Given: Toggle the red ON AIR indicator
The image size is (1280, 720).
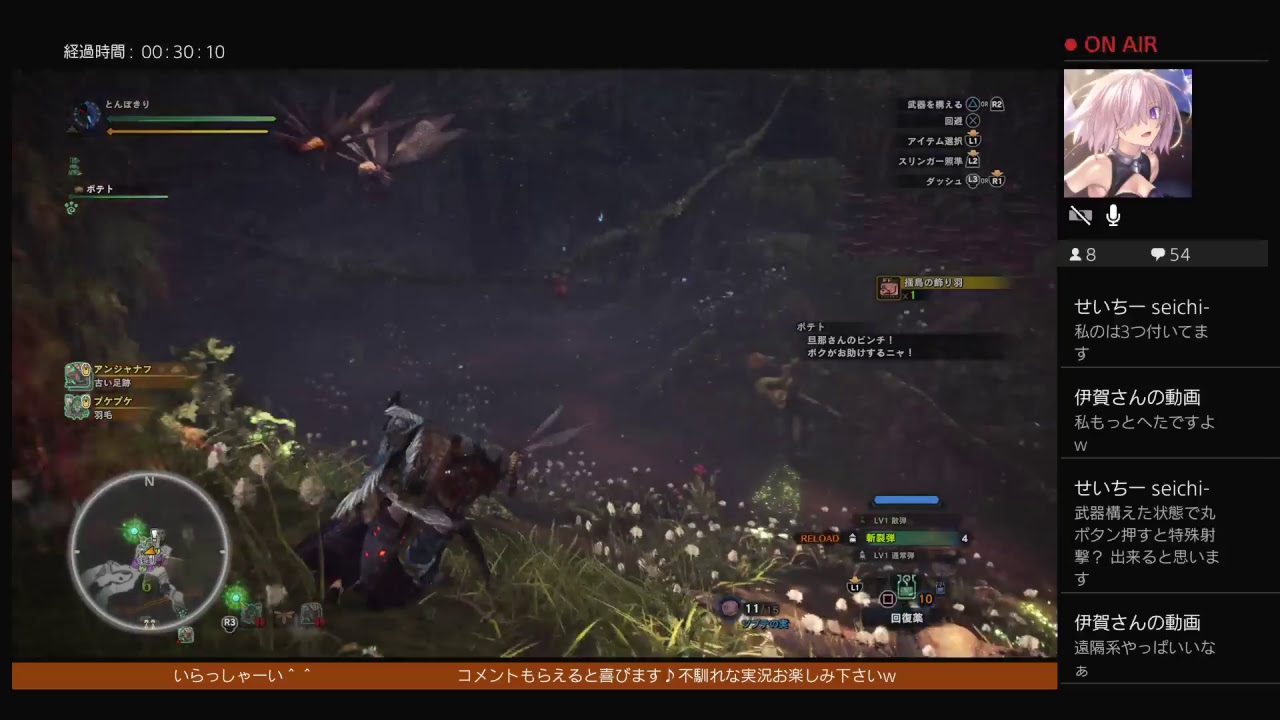Looking at the screenshot, I should click(x=1069, y=44).
